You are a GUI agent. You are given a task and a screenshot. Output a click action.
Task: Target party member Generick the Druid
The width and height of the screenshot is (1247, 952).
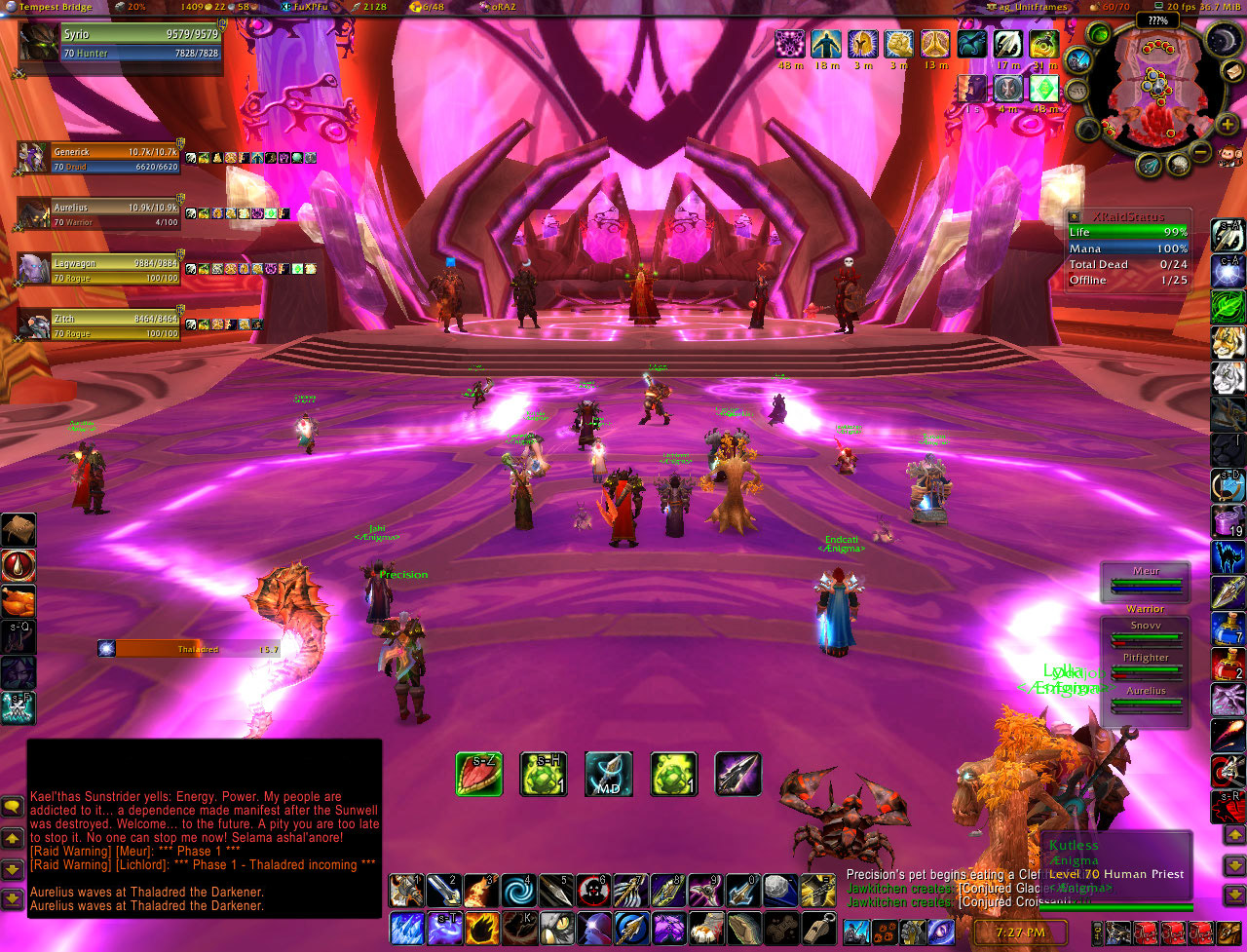click(99, 159)
